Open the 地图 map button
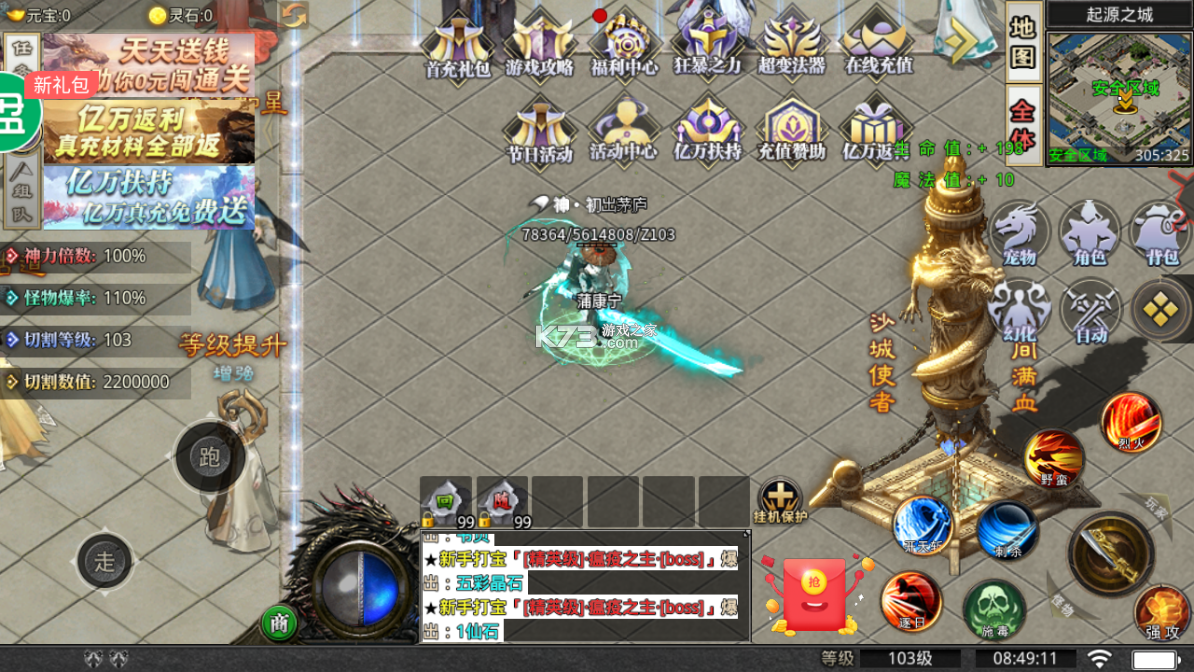This screenshot has width=1194, height=672. (1023, 42)
